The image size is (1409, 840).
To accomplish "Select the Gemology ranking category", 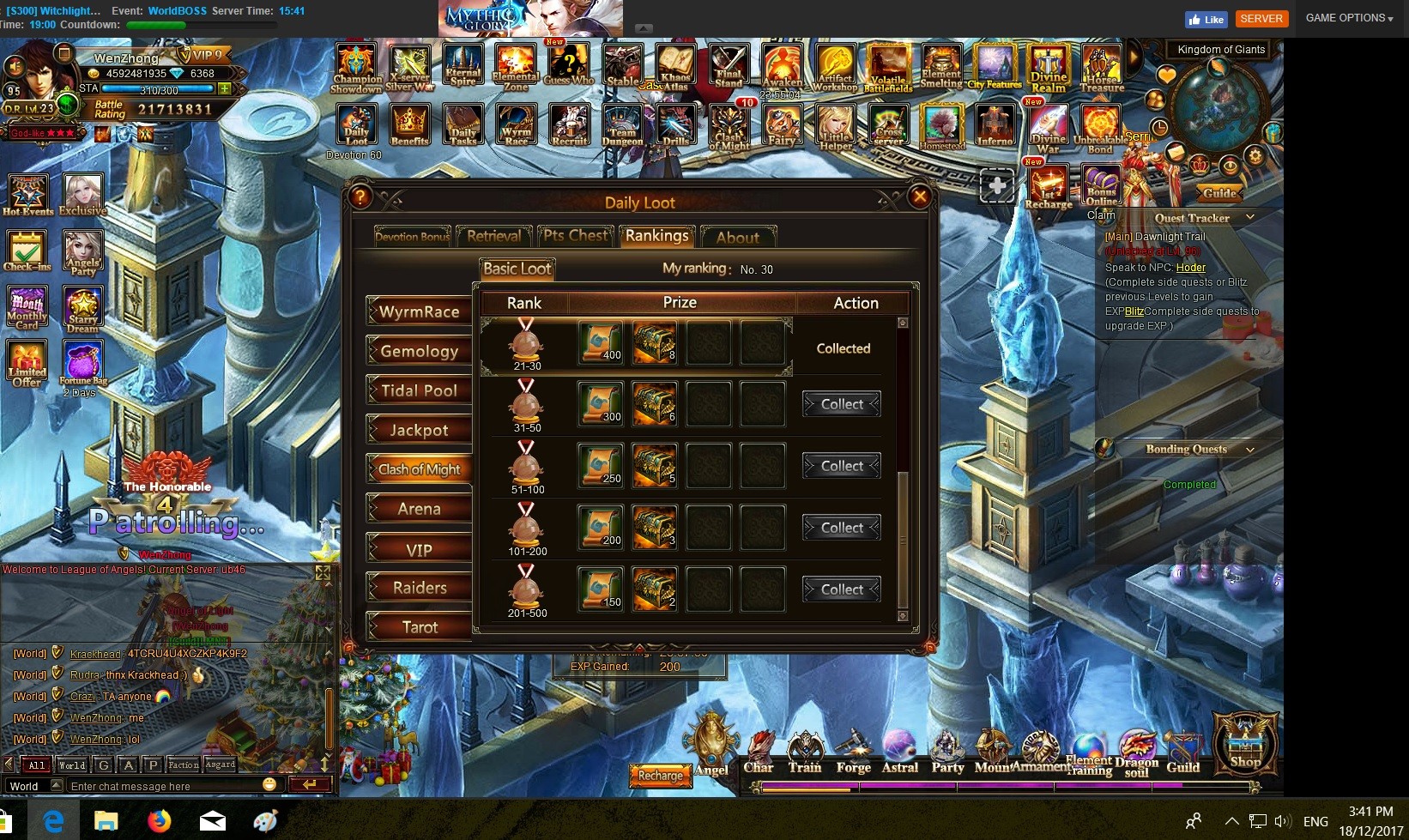I will [420, 351].
